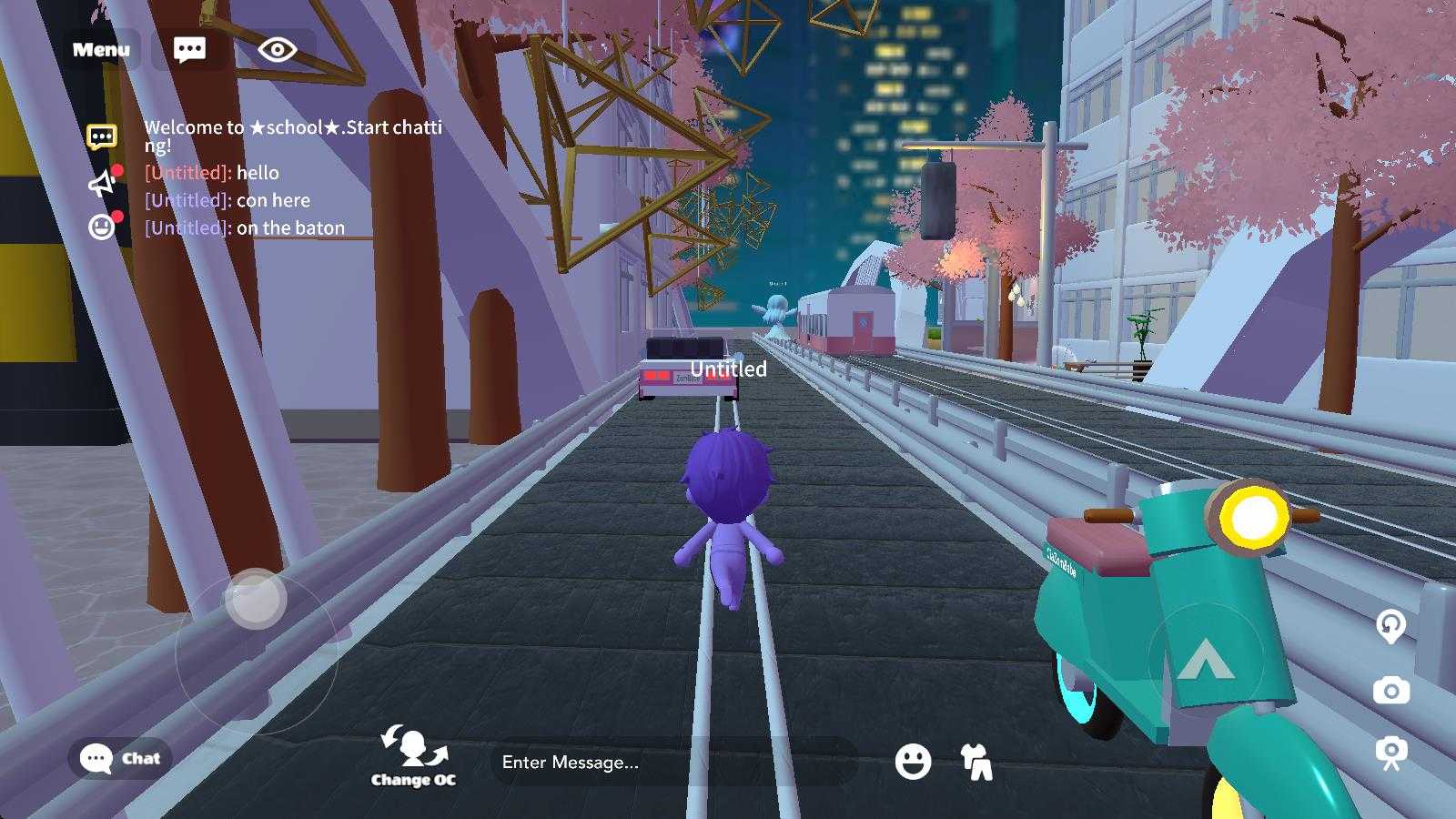This screenshot has height=819, width=1456.
Task: Tap the jump arrow button
Action: pos(1205,659)
